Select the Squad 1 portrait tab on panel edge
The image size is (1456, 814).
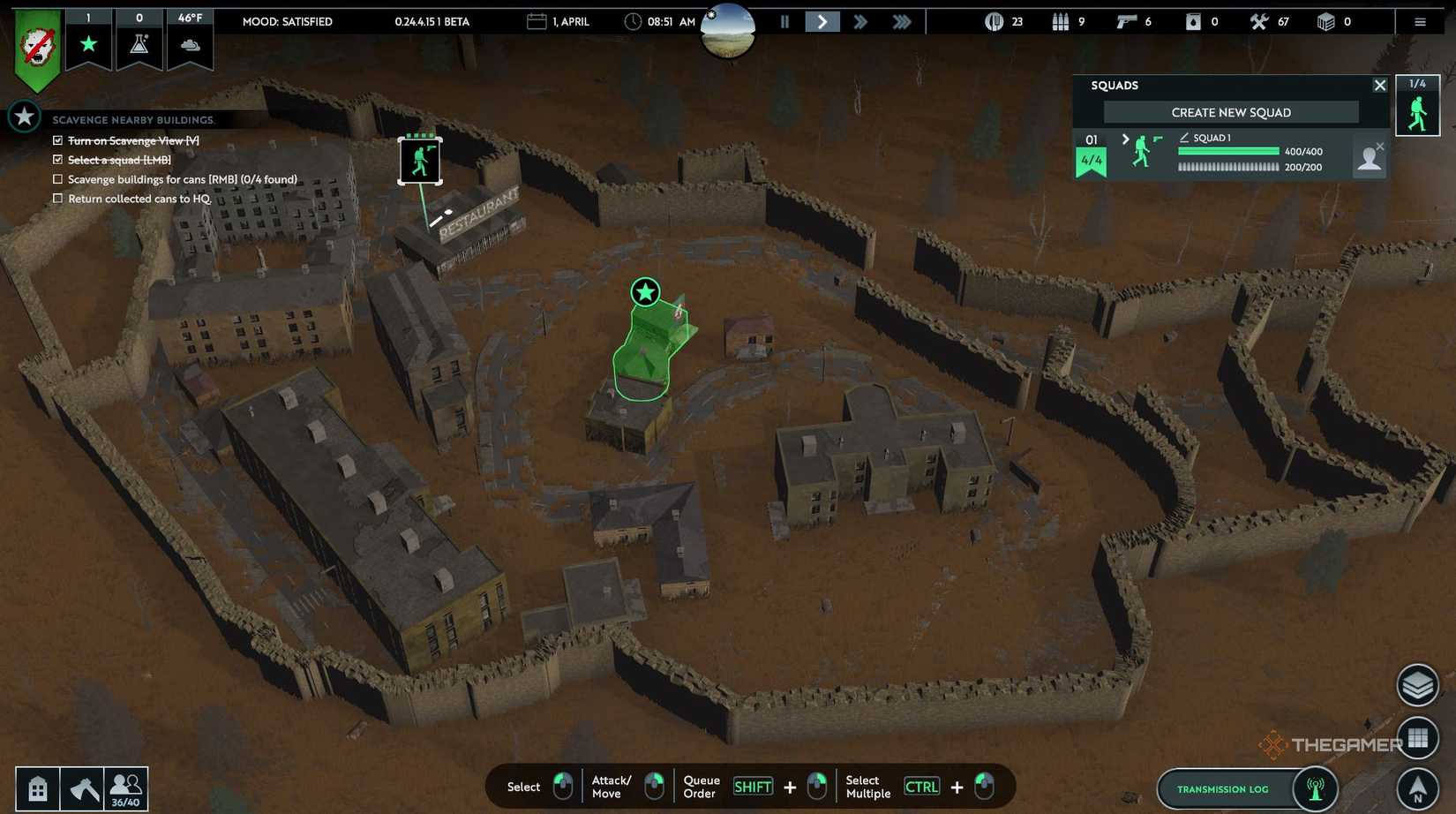click(x=1417, y=105)
